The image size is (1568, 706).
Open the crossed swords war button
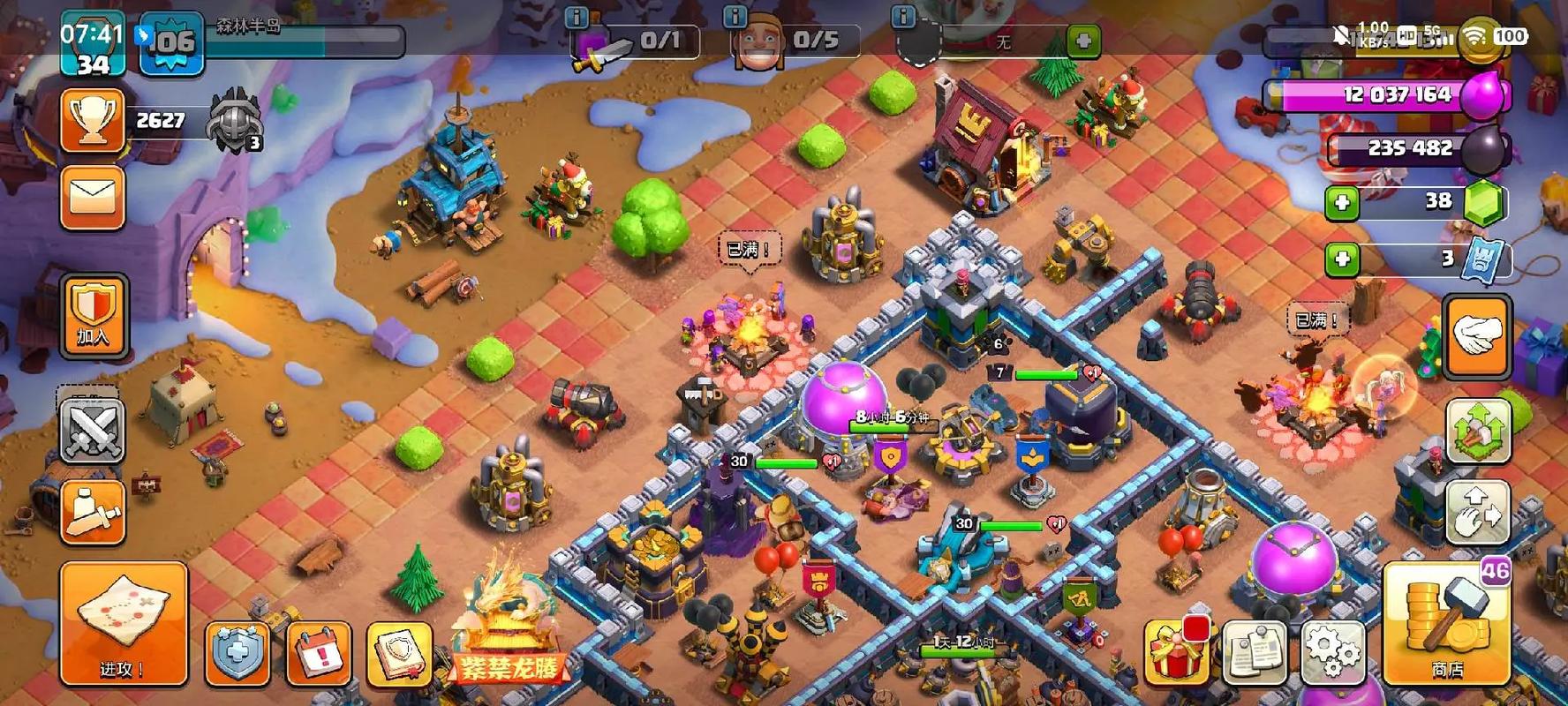click(93, 431)
